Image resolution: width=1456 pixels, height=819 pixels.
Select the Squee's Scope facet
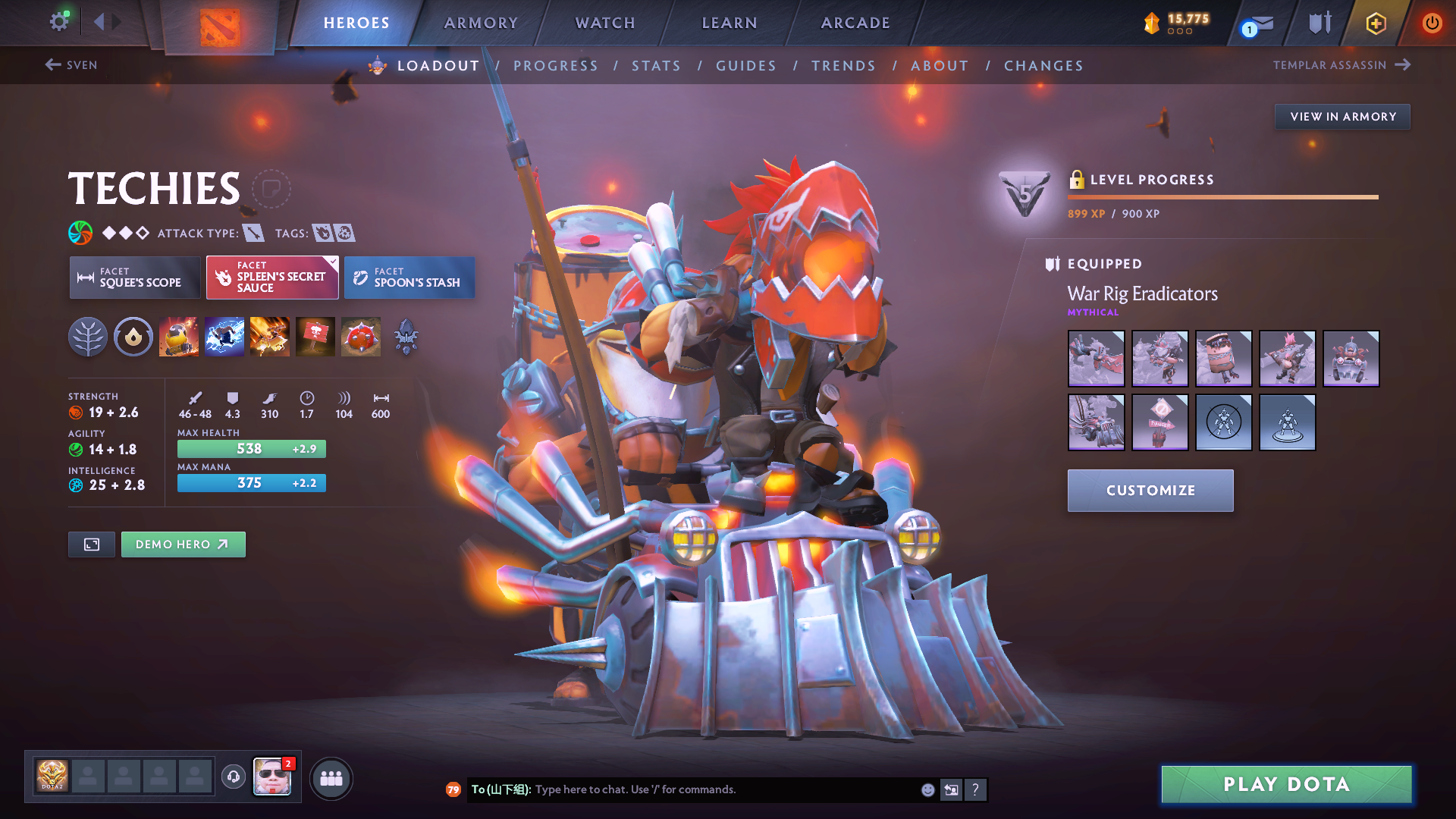tap(135, 278)
